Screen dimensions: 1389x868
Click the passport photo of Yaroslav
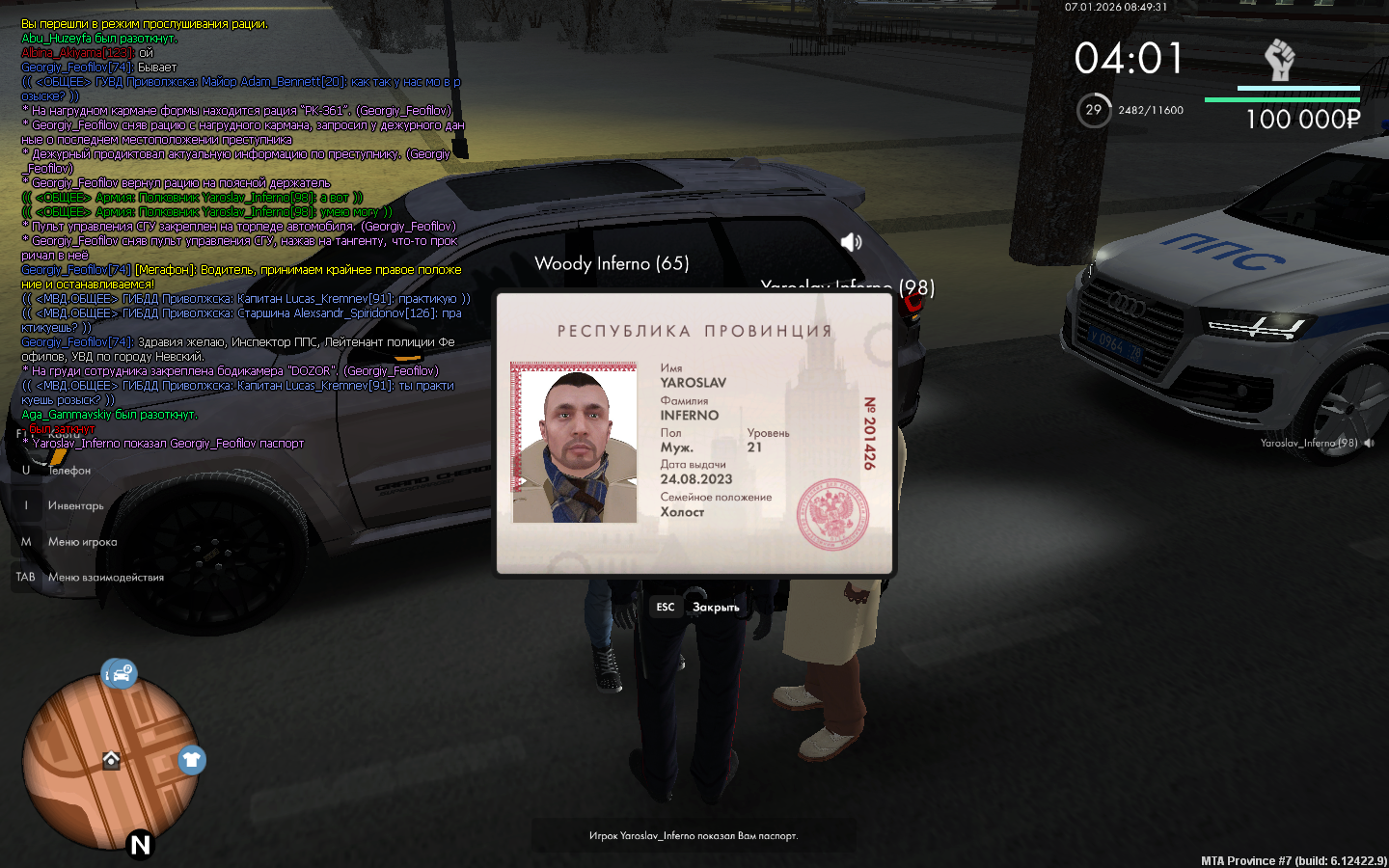pyautogui.click(x=575, y=444)
